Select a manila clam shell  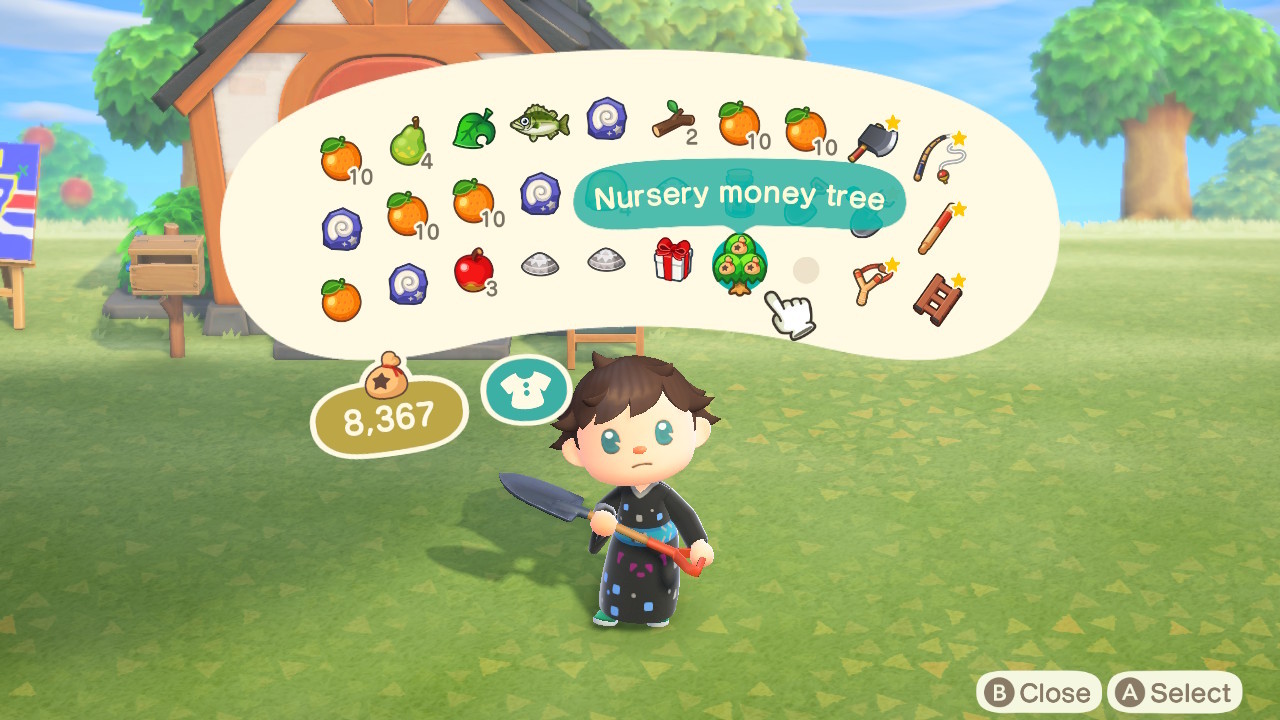point(538,263)
